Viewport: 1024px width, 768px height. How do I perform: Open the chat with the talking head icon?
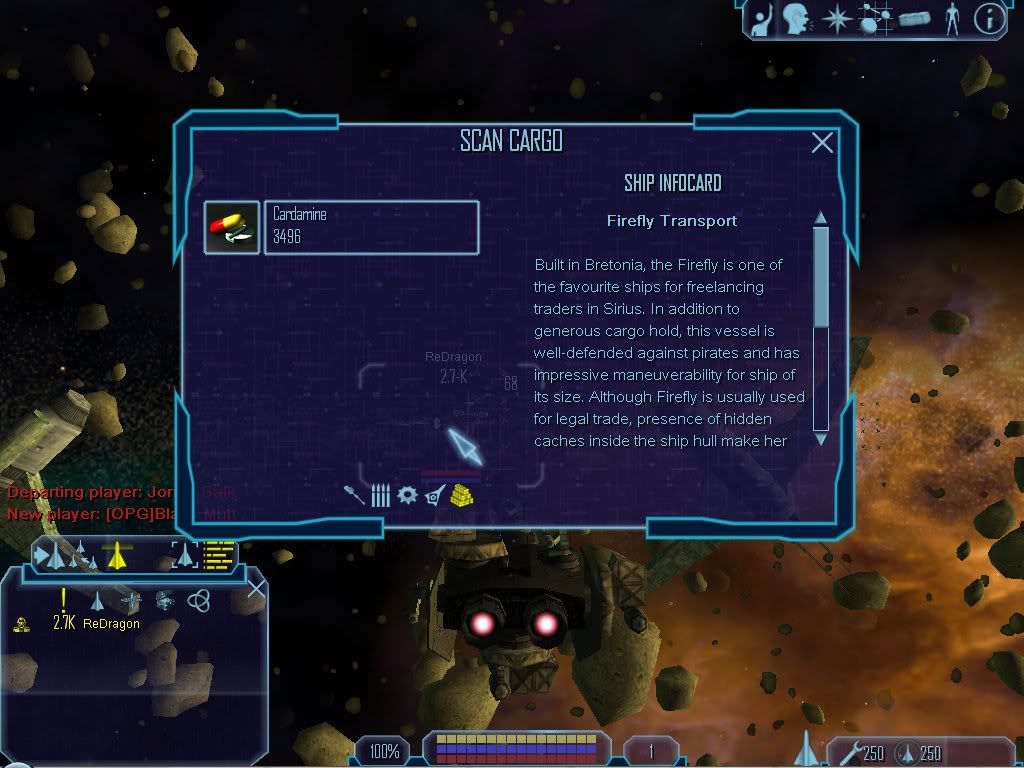coord(796,18)
